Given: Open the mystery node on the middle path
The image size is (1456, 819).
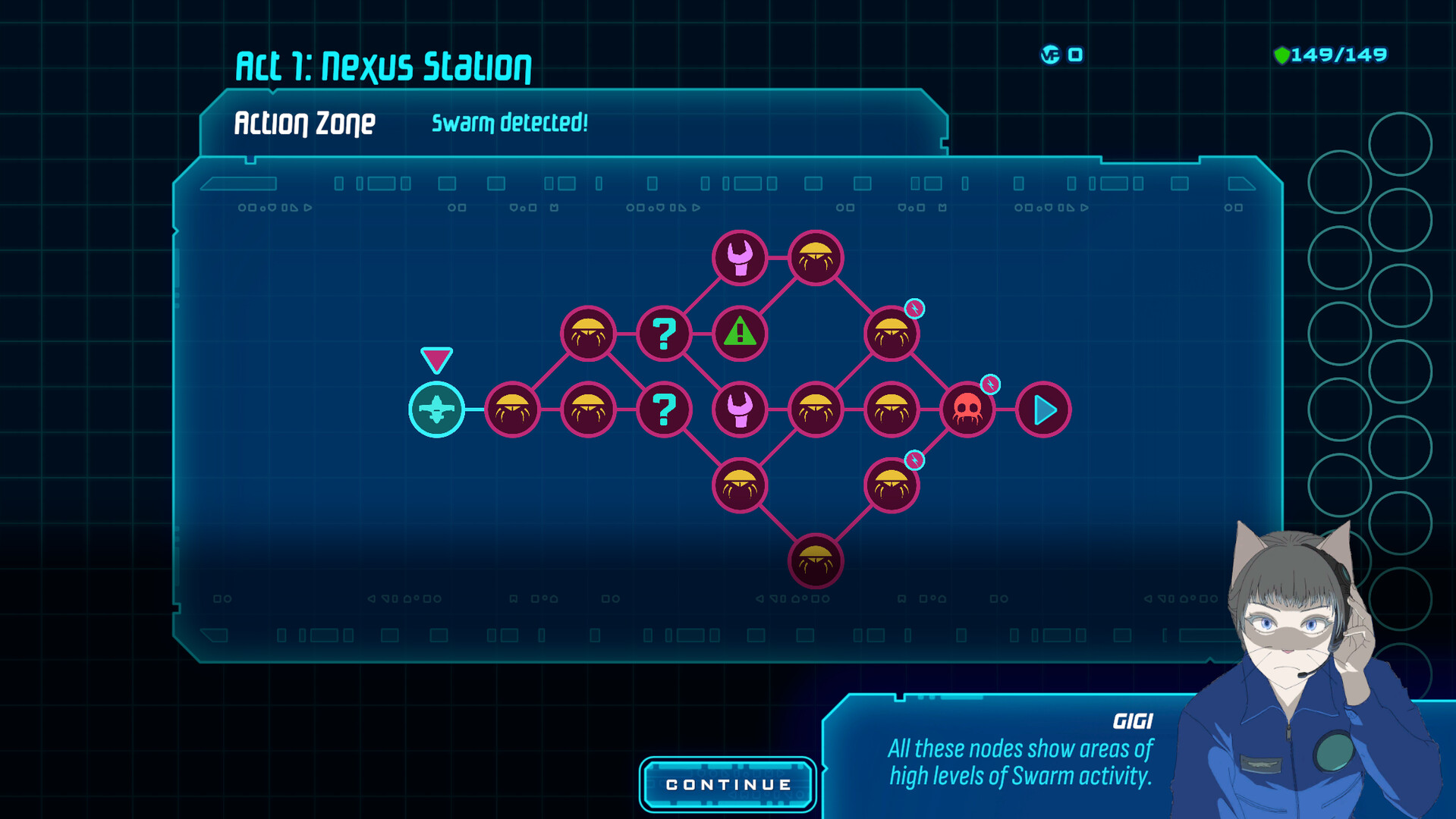Looking at the screenshot, I should pyautogui.click(x=664, y=409).
